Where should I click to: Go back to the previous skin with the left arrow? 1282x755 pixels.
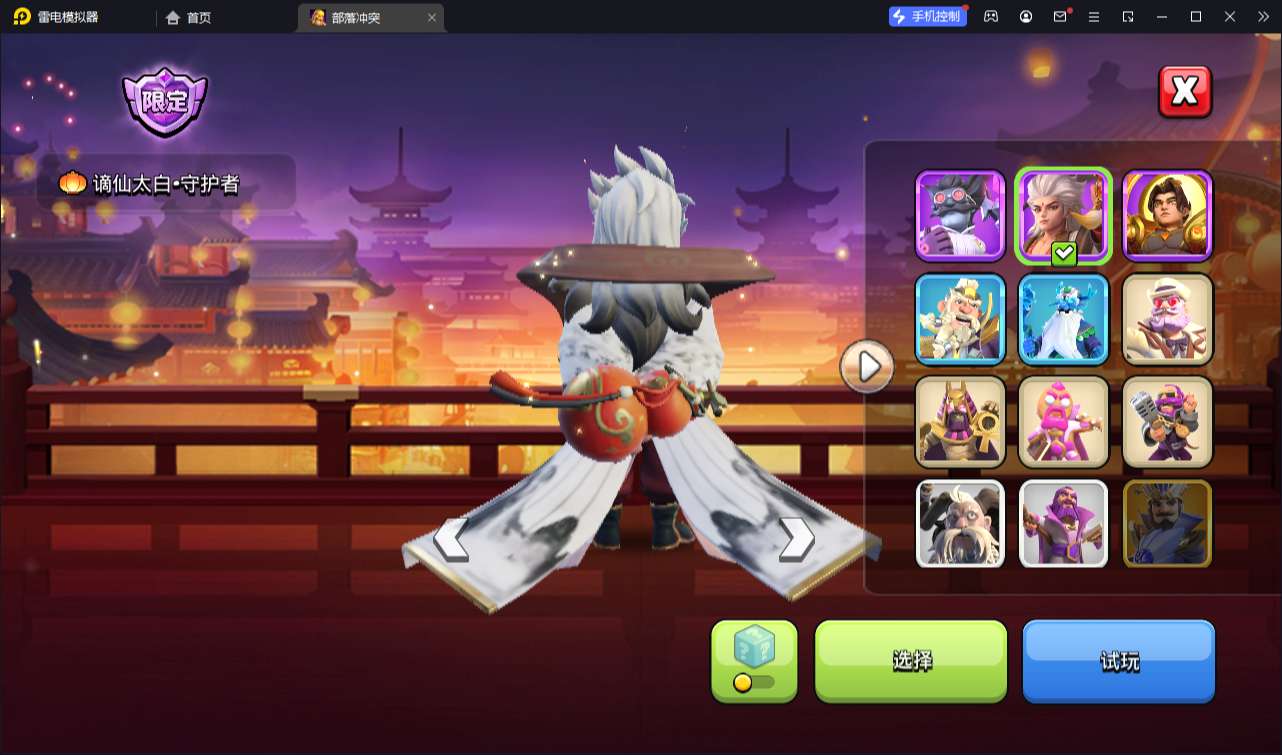(x=452, y=540)
